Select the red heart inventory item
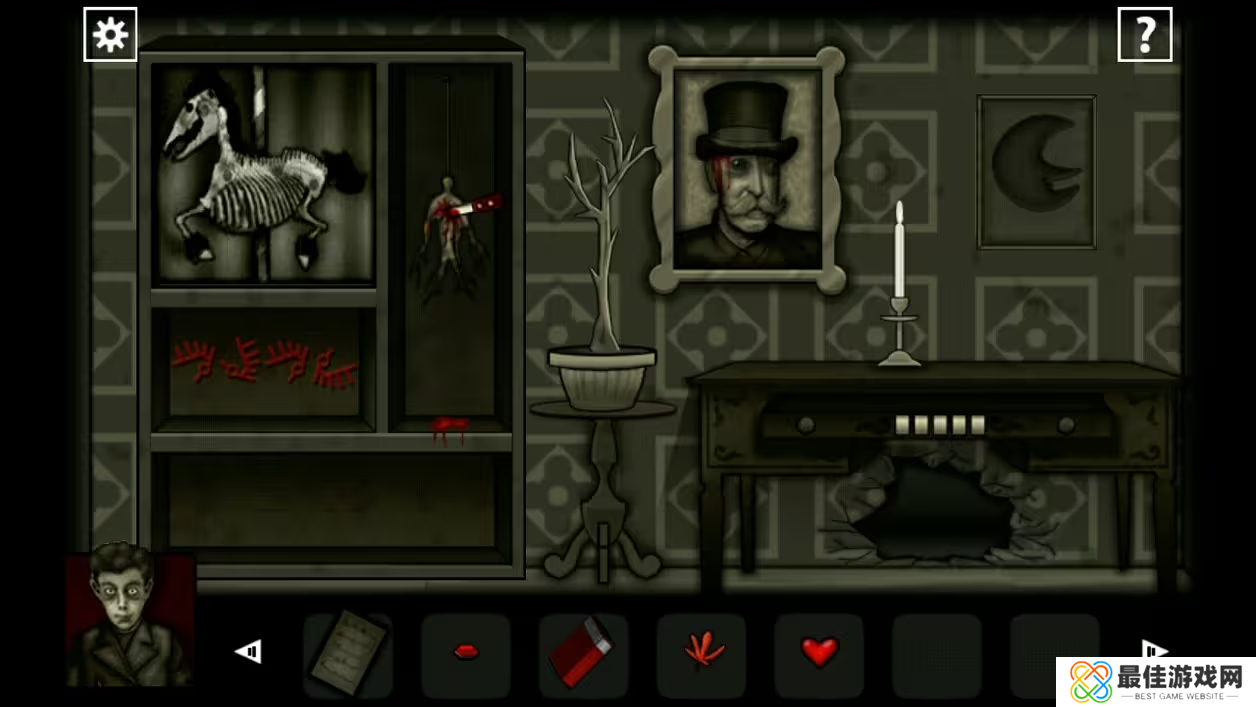This screenshot has width=1256, height=707. click(x=819, y=653)
